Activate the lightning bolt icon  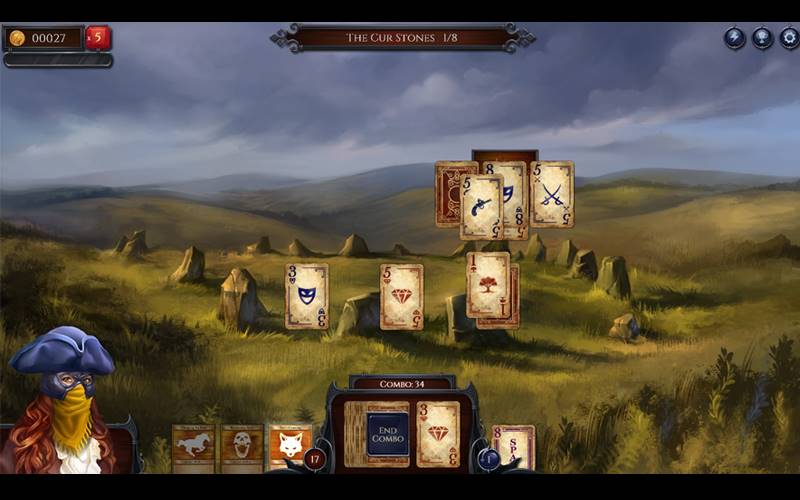pos(735,38)
